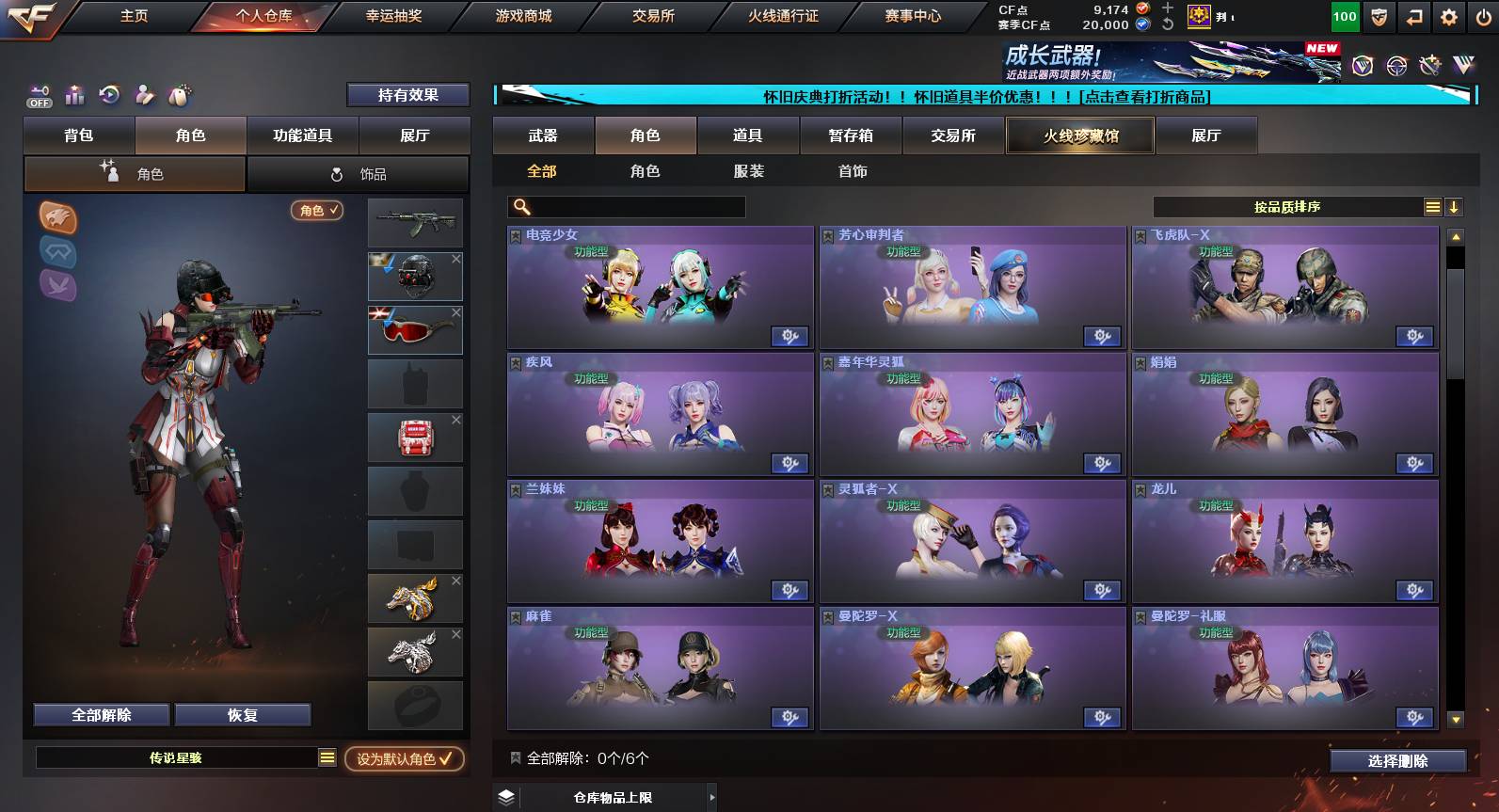Switch to the 武器 tab

pyautogui.click(x=542, y=135)
